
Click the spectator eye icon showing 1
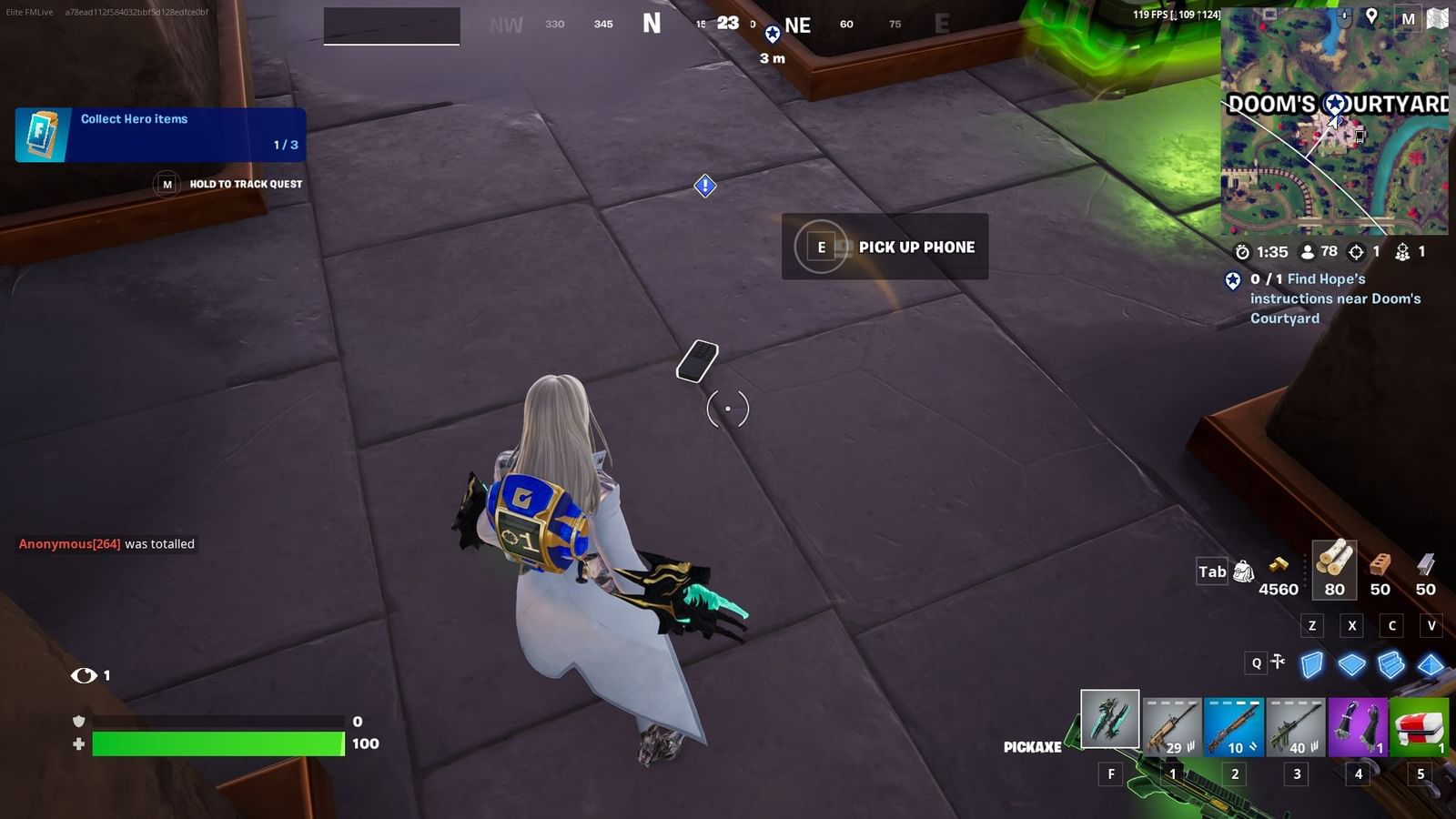[86, 675]
